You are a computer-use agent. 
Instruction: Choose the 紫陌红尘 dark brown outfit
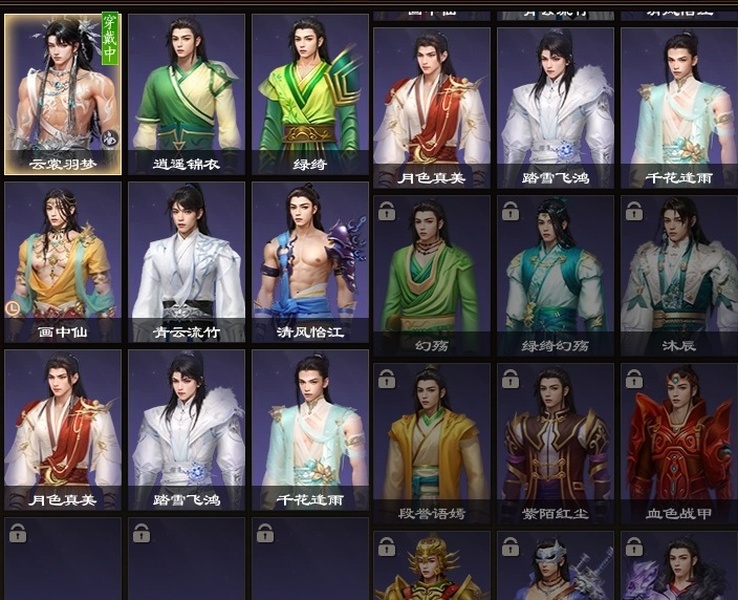[555, 442]
